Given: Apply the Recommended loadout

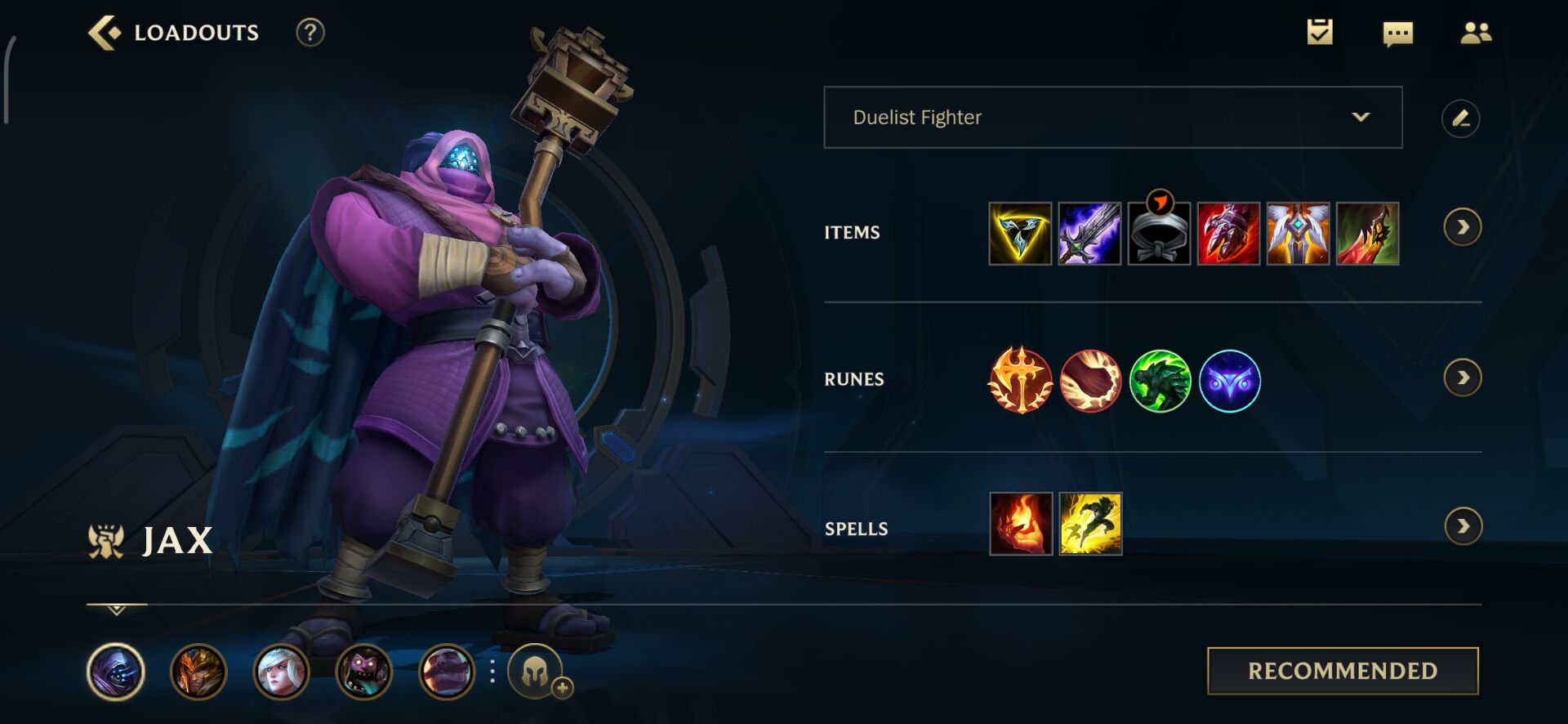Looking at the screenshot, I should [x=1343, y=671].
